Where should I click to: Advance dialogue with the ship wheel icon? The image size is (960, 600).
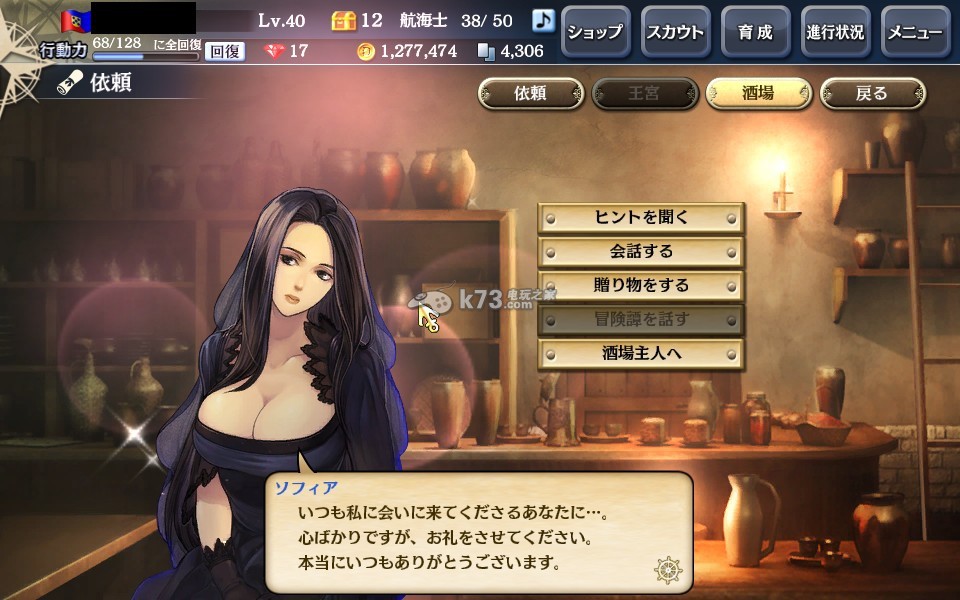point(668,570)
